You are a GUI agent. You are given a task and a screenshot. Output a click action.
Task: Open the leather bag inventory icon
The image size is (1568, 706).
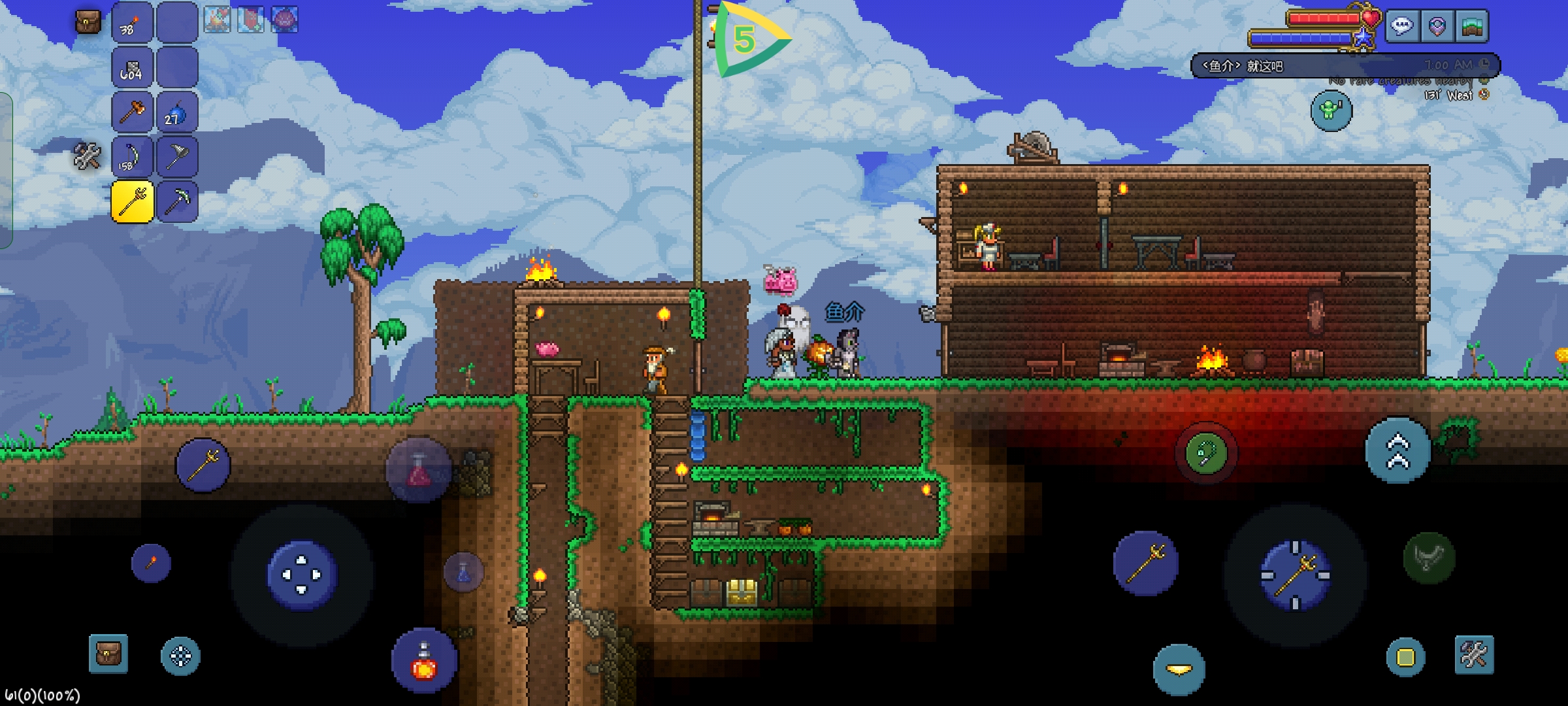[x=88, y=22]
